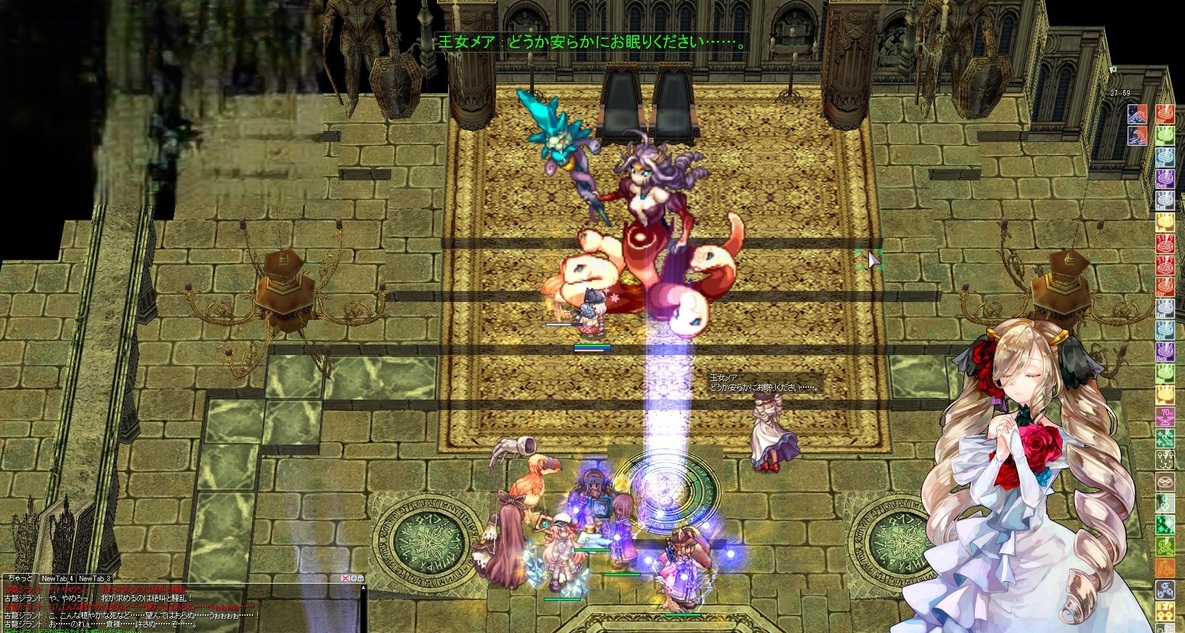Select the NewTab 3 chat tab
This screenshot has height=633, width=1185.
click(x=95, y=578)
